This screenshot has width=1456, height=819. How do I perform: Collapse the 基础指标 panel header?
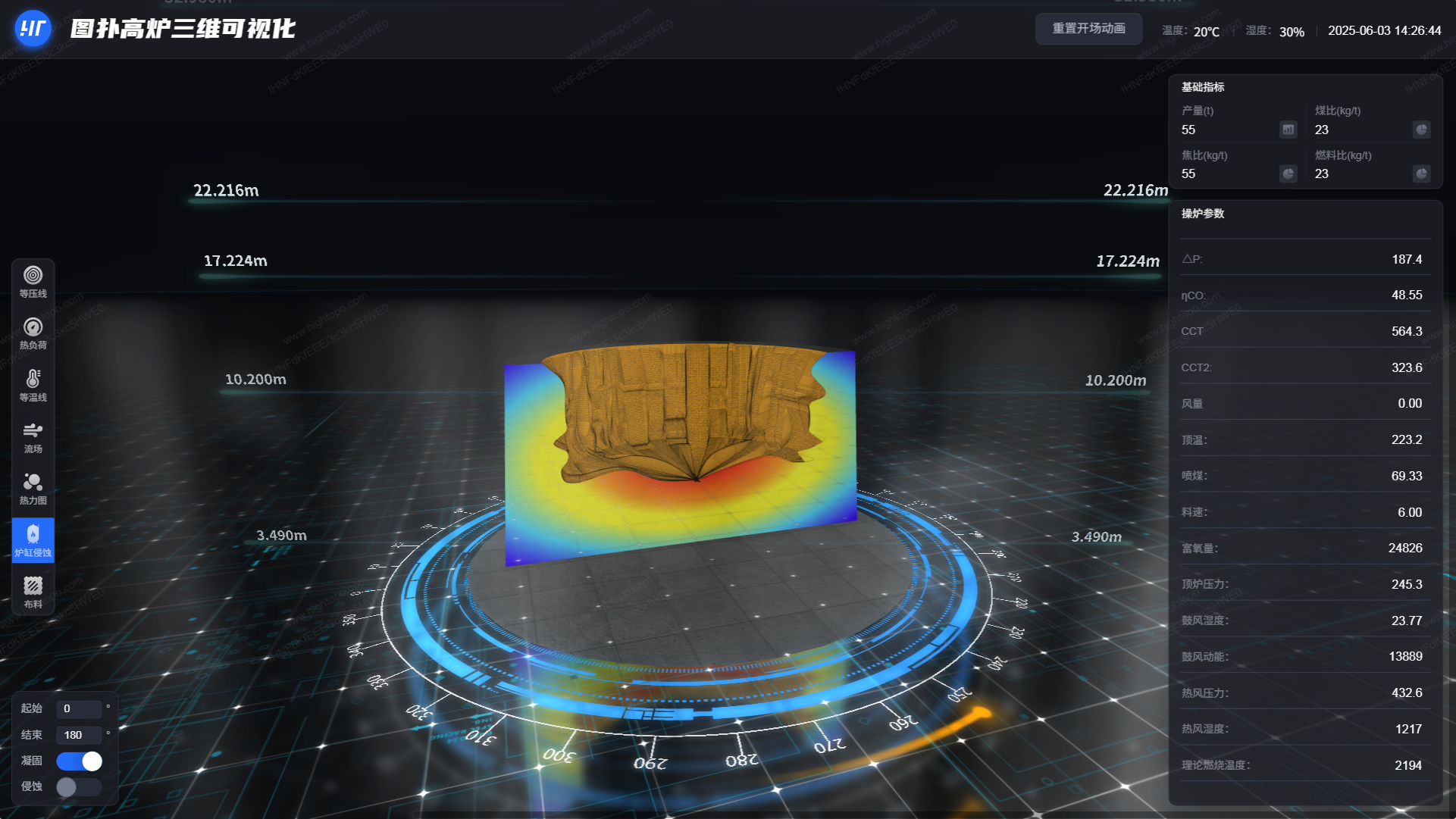1202,87
